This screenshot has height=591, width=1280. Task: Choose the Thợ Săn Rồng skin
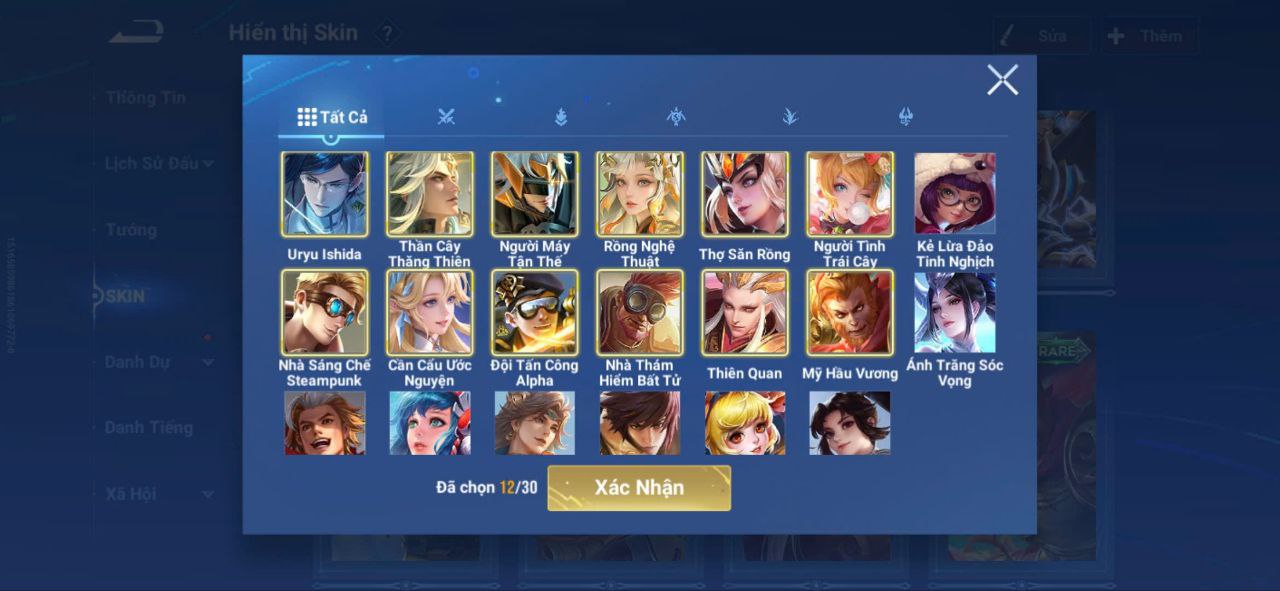click(745, 194)
